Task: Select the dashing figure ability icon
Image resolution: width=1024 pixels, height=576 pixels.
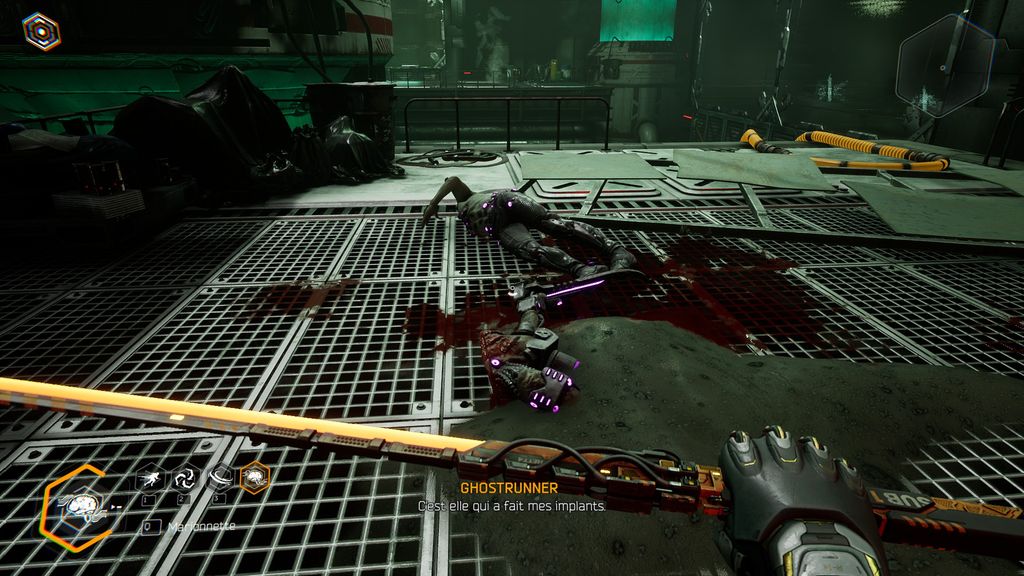Action: tap(148, 479)
